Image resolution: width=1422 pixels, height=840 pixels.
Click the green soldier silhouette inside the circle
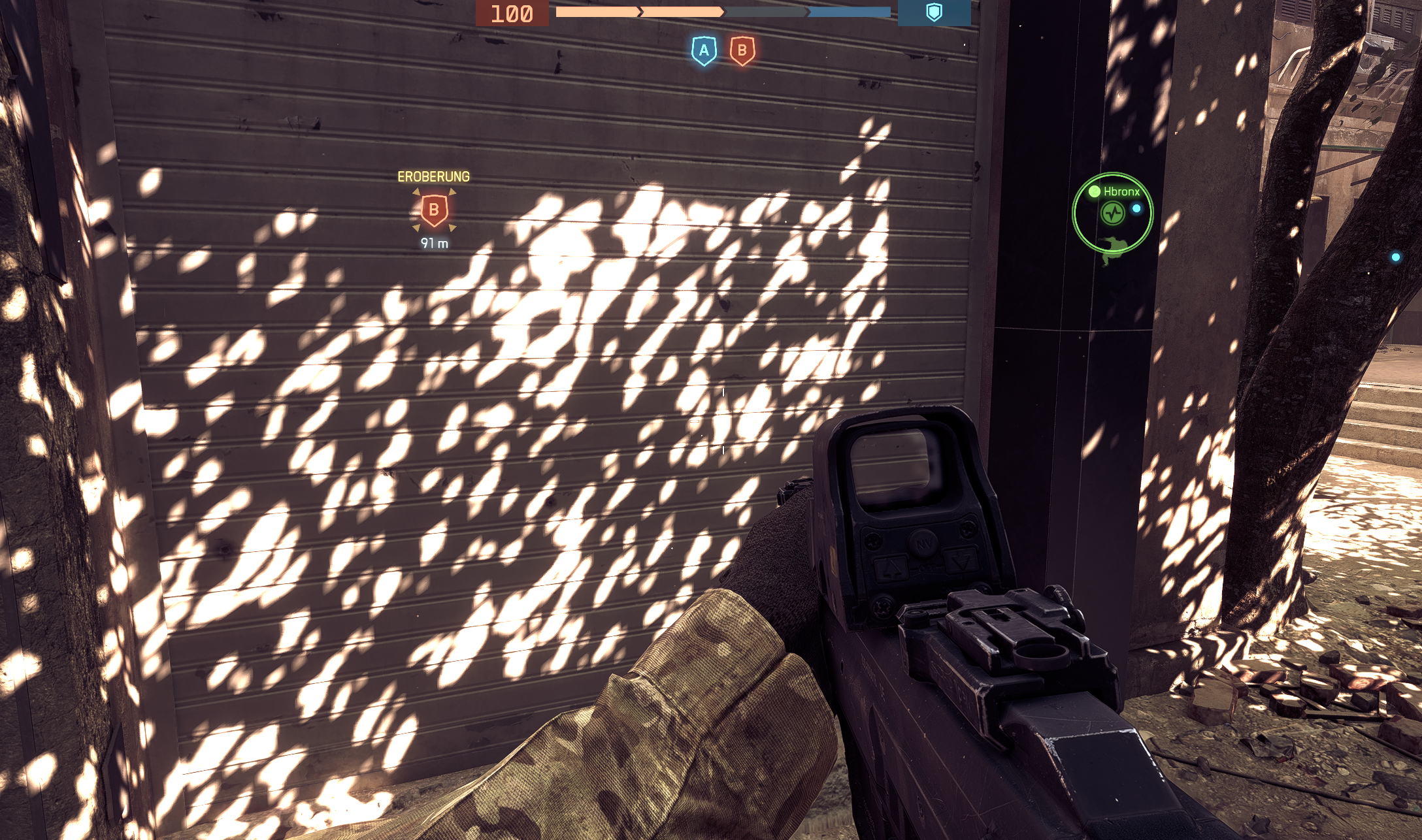pos(1113,250)
